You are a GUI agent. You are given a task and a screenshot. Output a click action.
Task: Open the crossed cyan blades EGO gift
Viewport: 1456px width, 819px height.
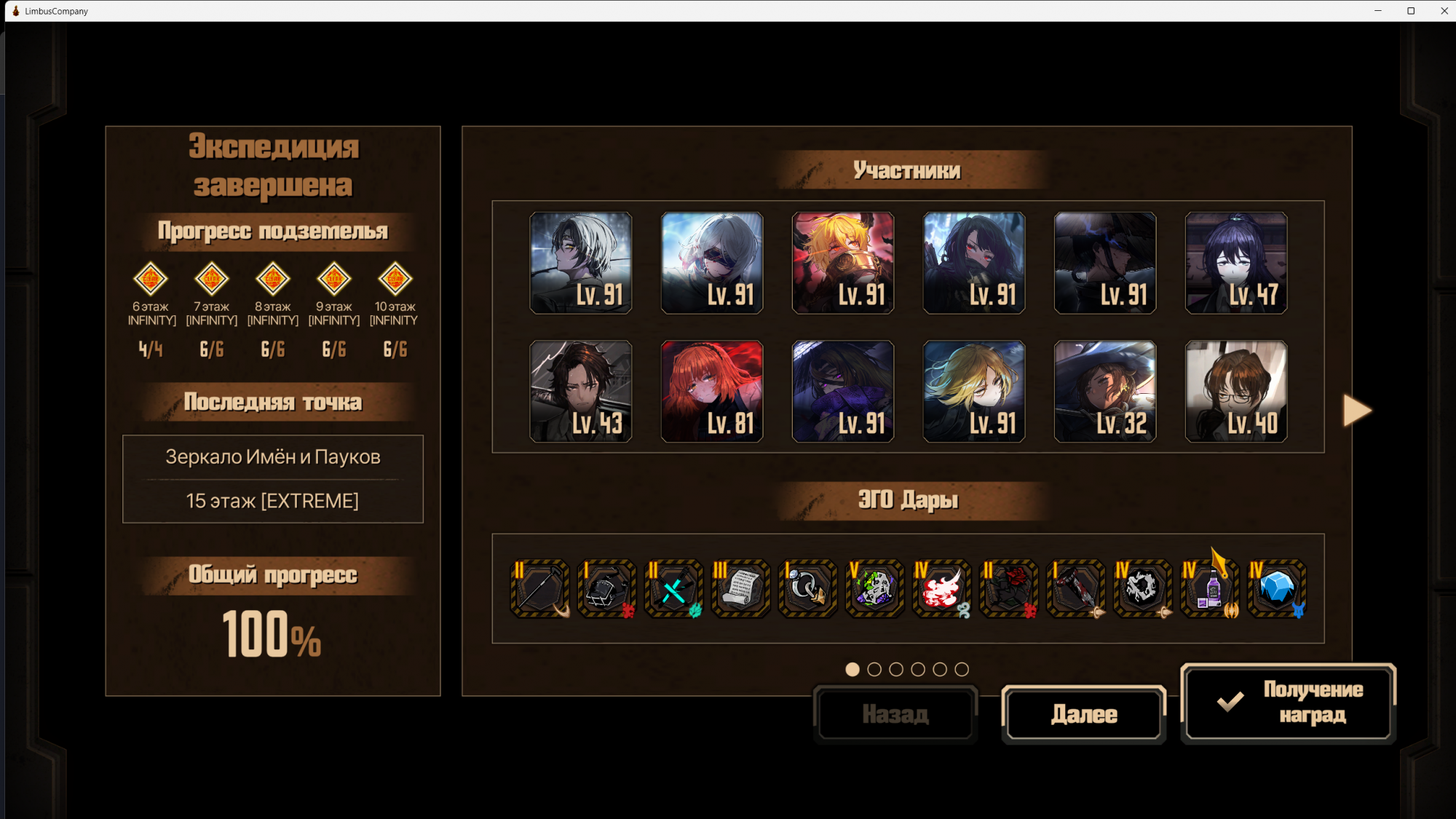click(x=673, y=588)
